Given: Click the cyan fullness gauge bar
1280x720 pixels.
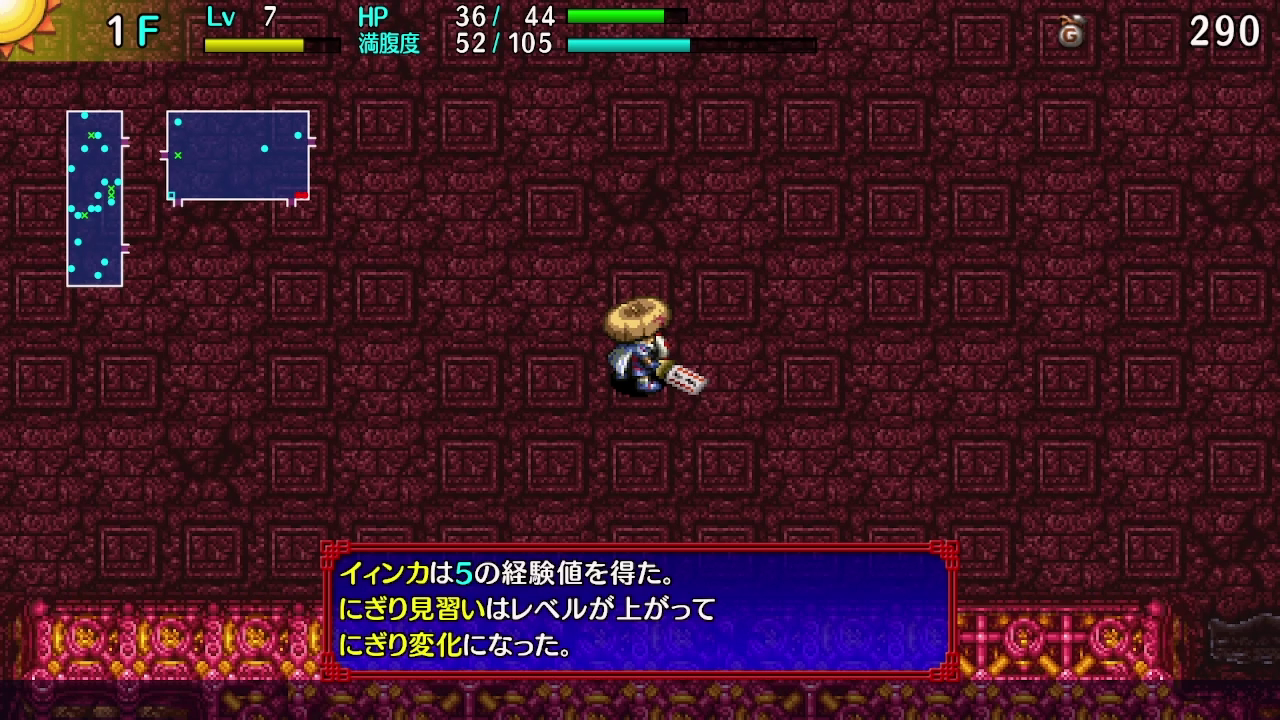Looking at the screenshot, I should [x=630, y=45].
